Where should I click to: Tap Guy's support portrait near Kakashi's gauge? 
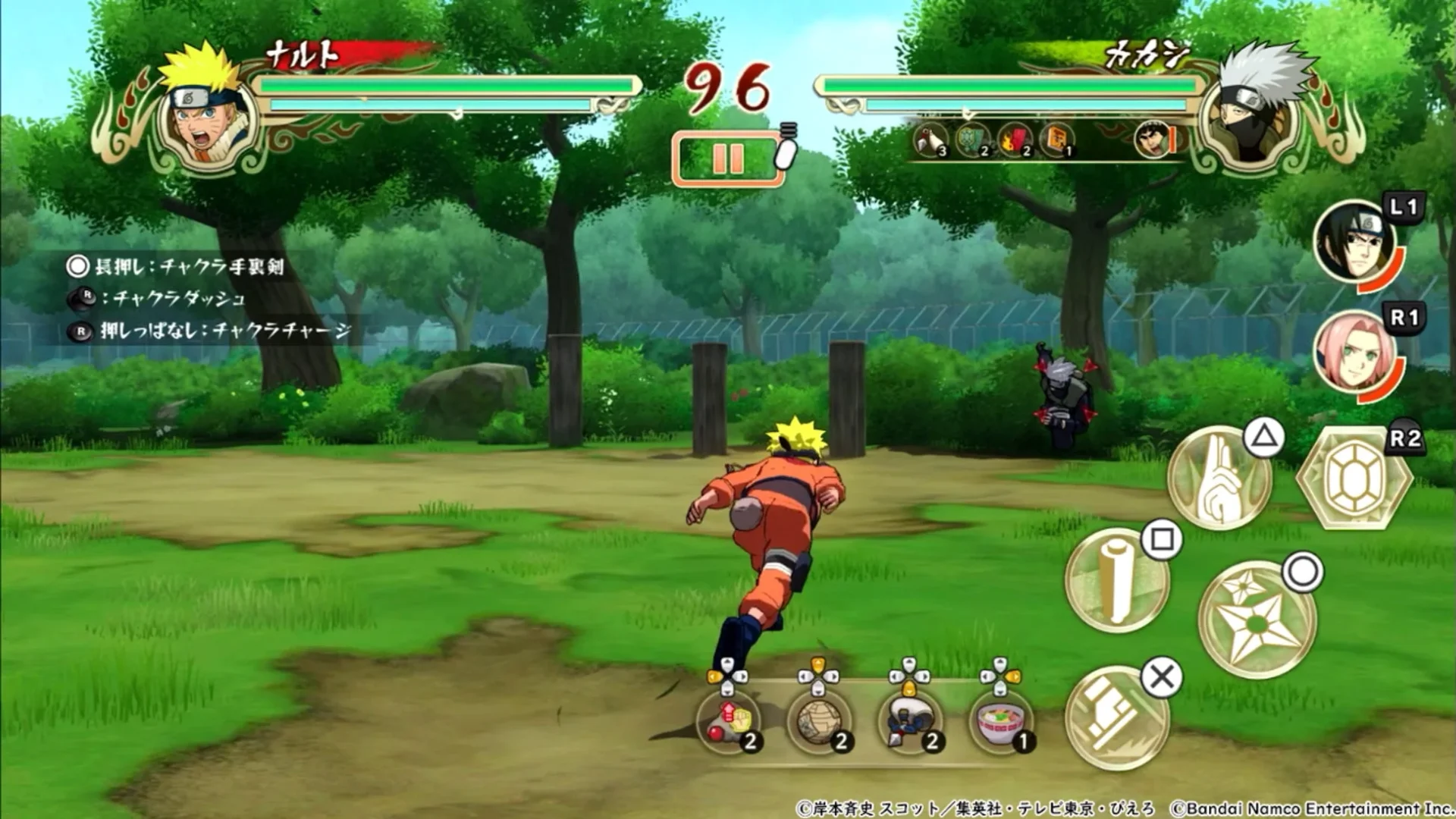click(x=1153, y=139)
